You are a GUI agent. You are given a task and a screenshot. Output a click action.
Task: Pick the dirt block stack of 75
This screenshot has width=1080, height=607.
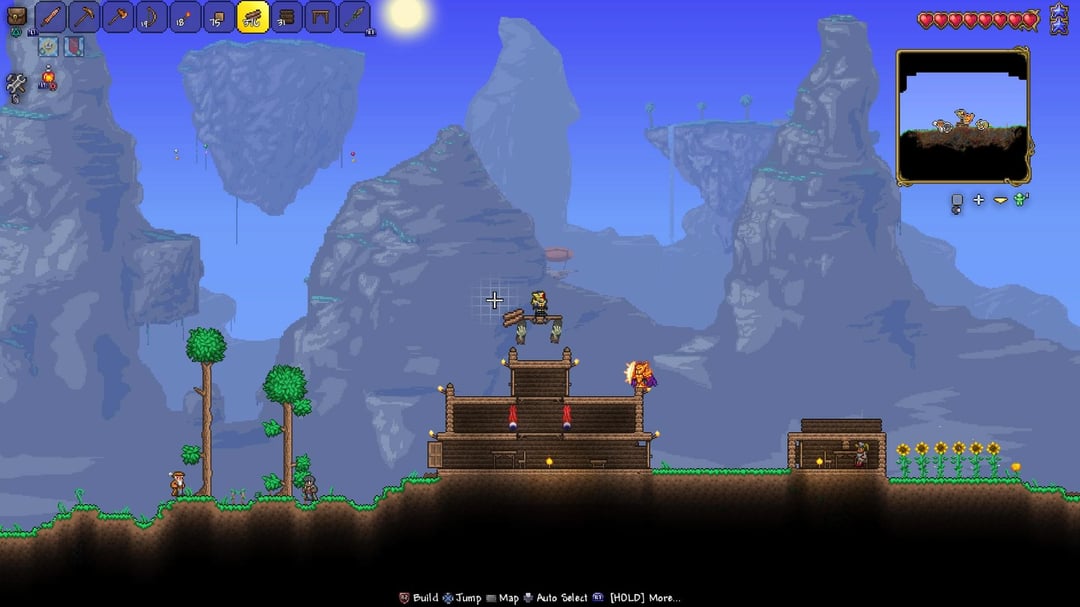219,17
